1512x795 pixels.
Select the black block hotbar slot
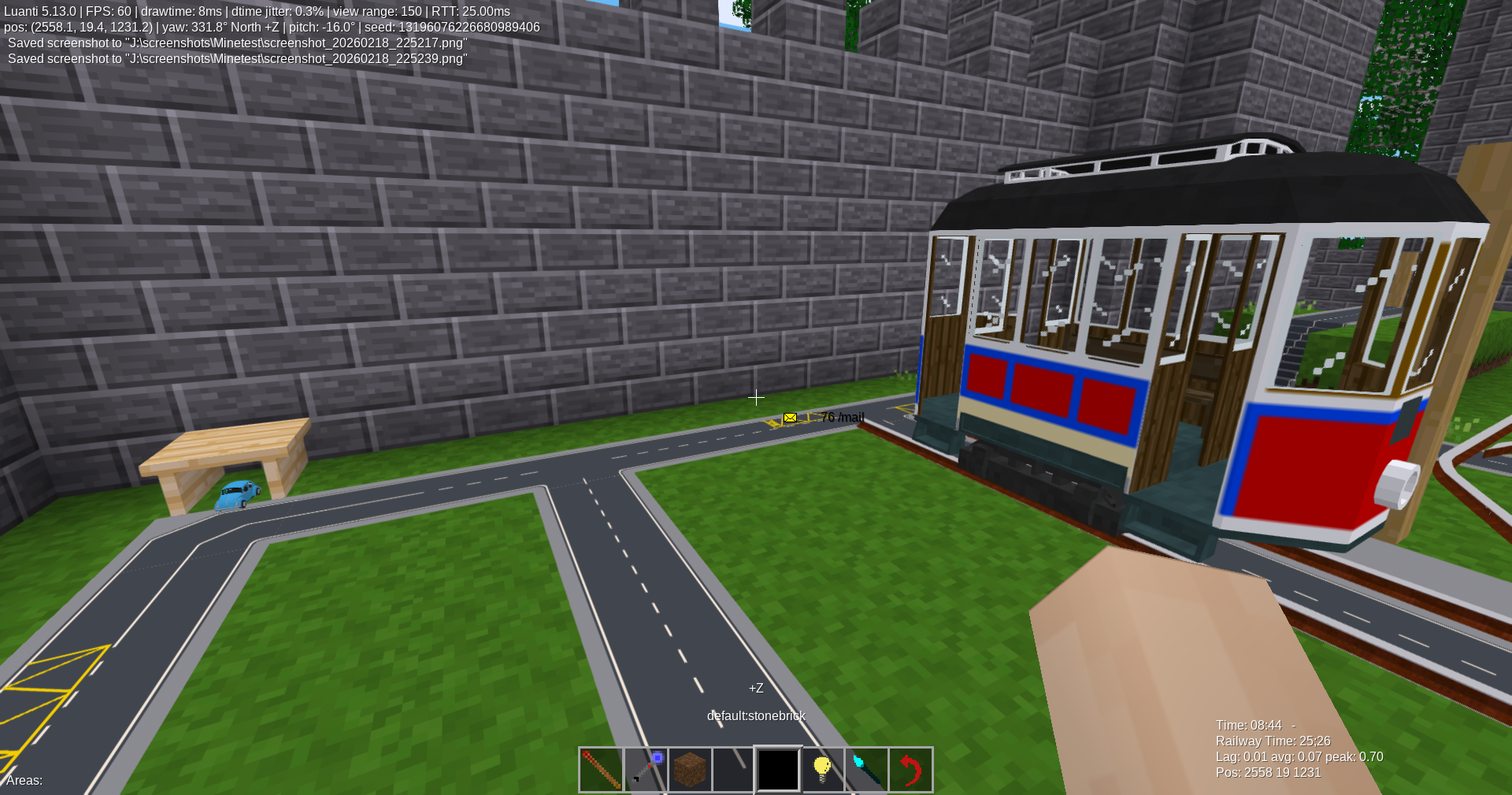(x=778, y=769)
